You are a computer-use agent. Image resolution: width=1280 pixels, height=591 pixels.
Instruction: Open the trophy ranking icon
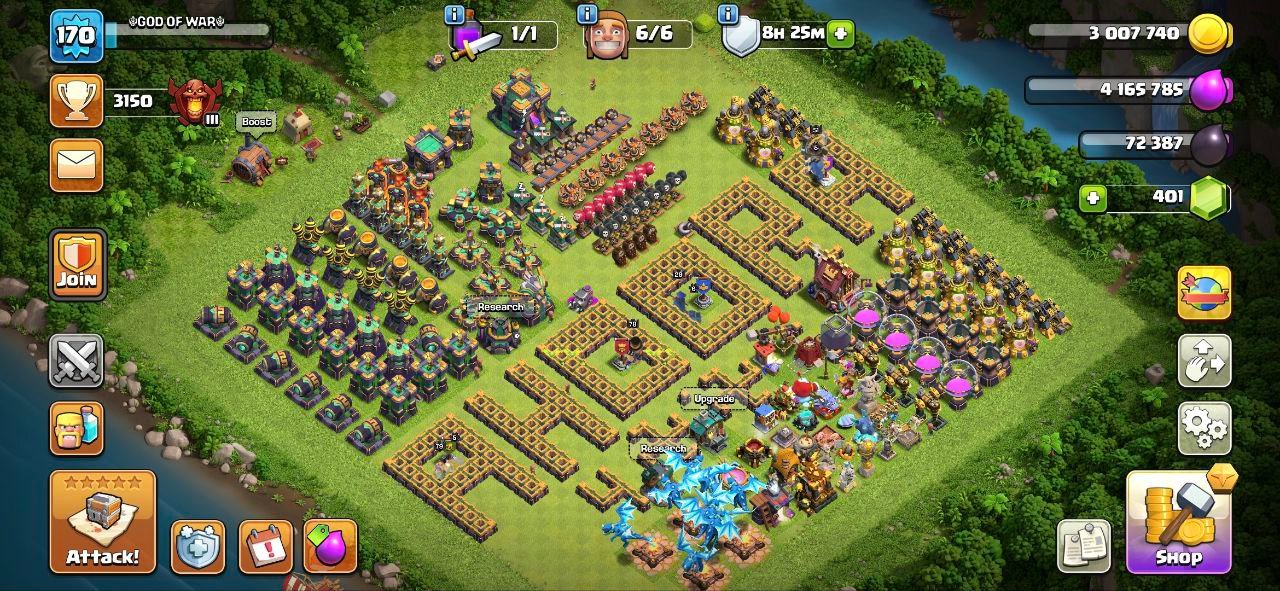pyautogui.click(x=77, y=101)
